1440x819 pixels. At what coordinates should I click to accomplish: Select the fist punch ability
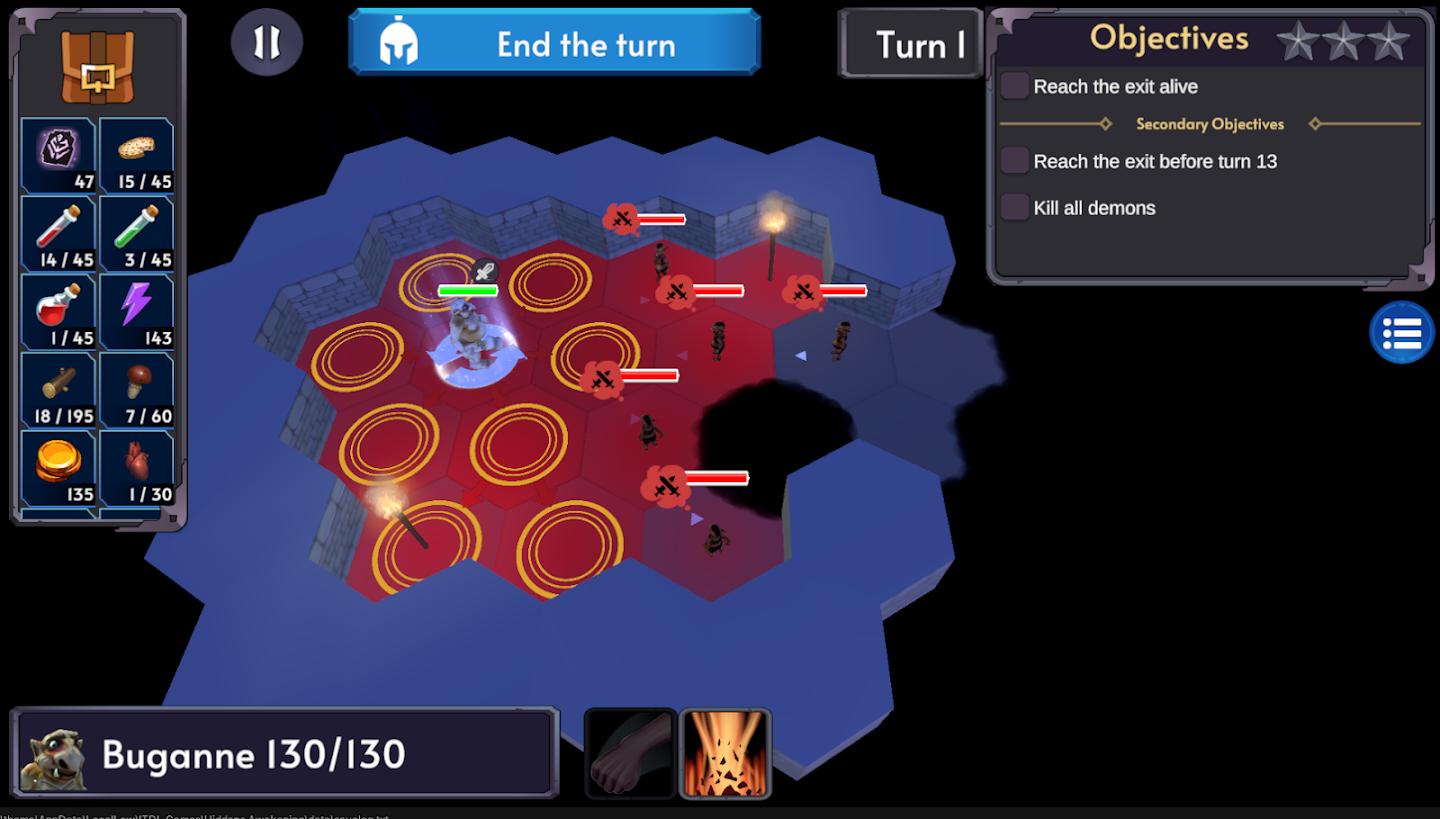(630, 754)
